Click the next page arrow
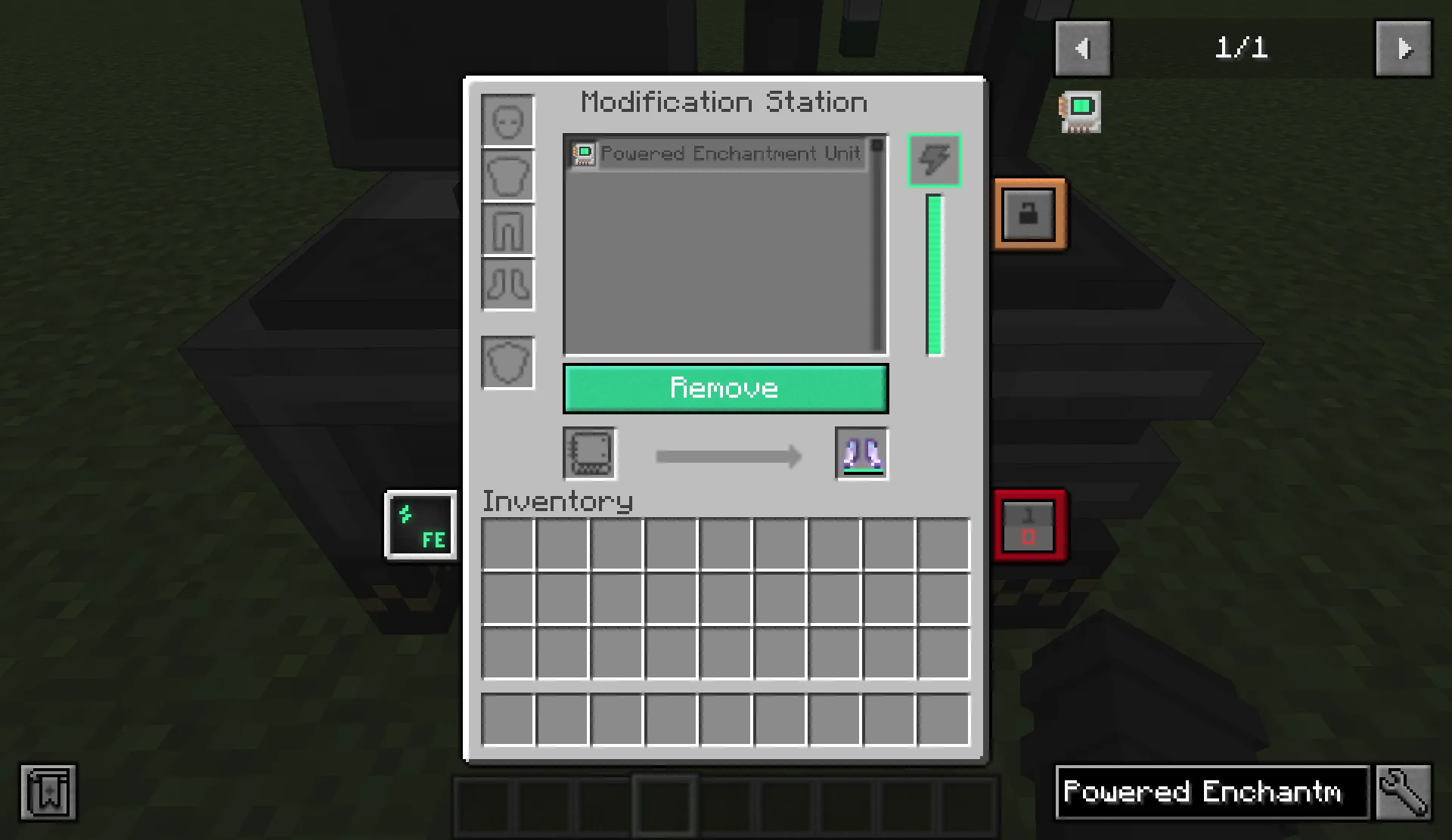1452x840 pixels. [x=1404, y=49]
